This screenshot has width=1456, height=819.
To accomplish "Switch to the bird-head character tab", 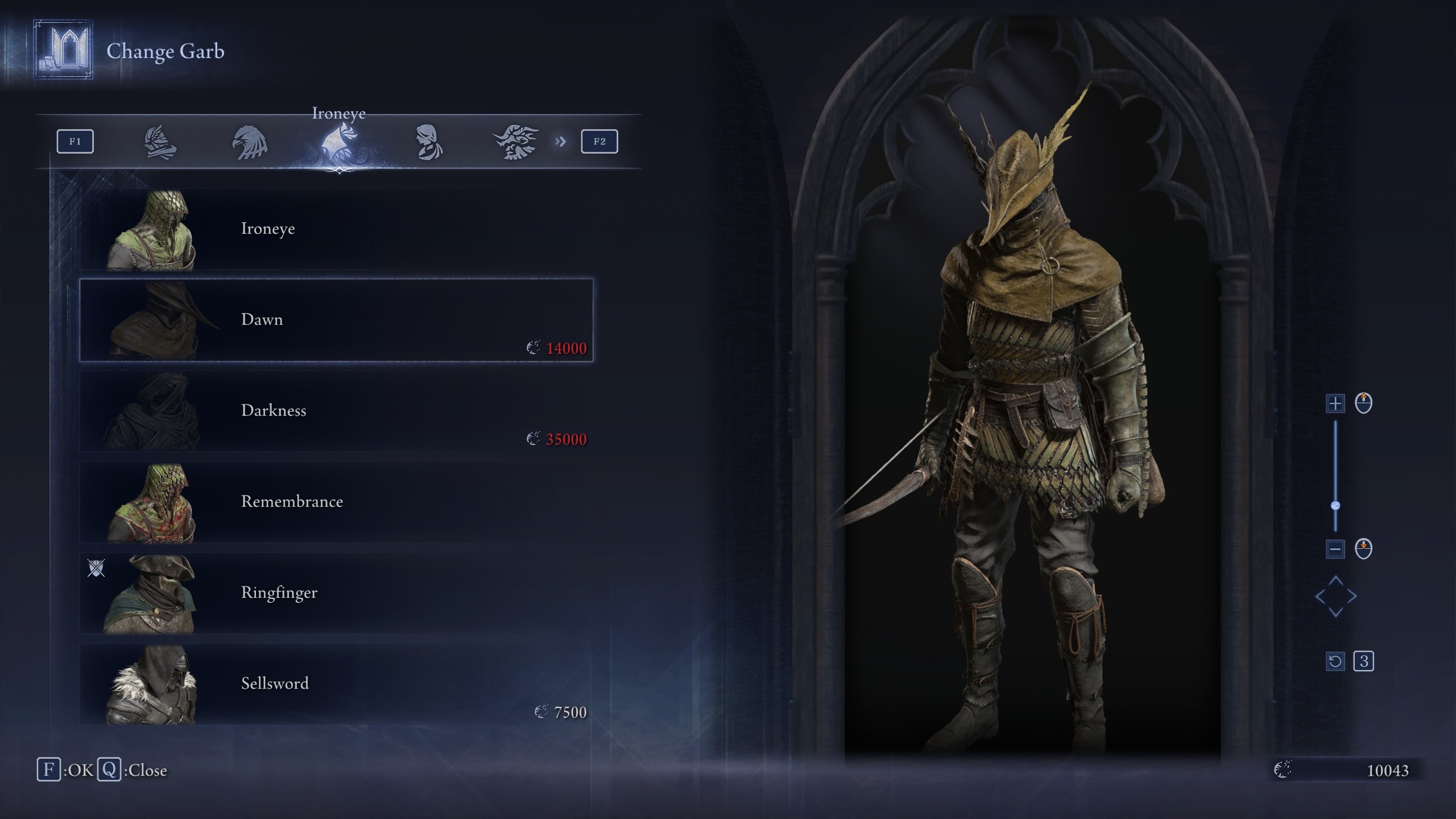I will coord(250,142).
